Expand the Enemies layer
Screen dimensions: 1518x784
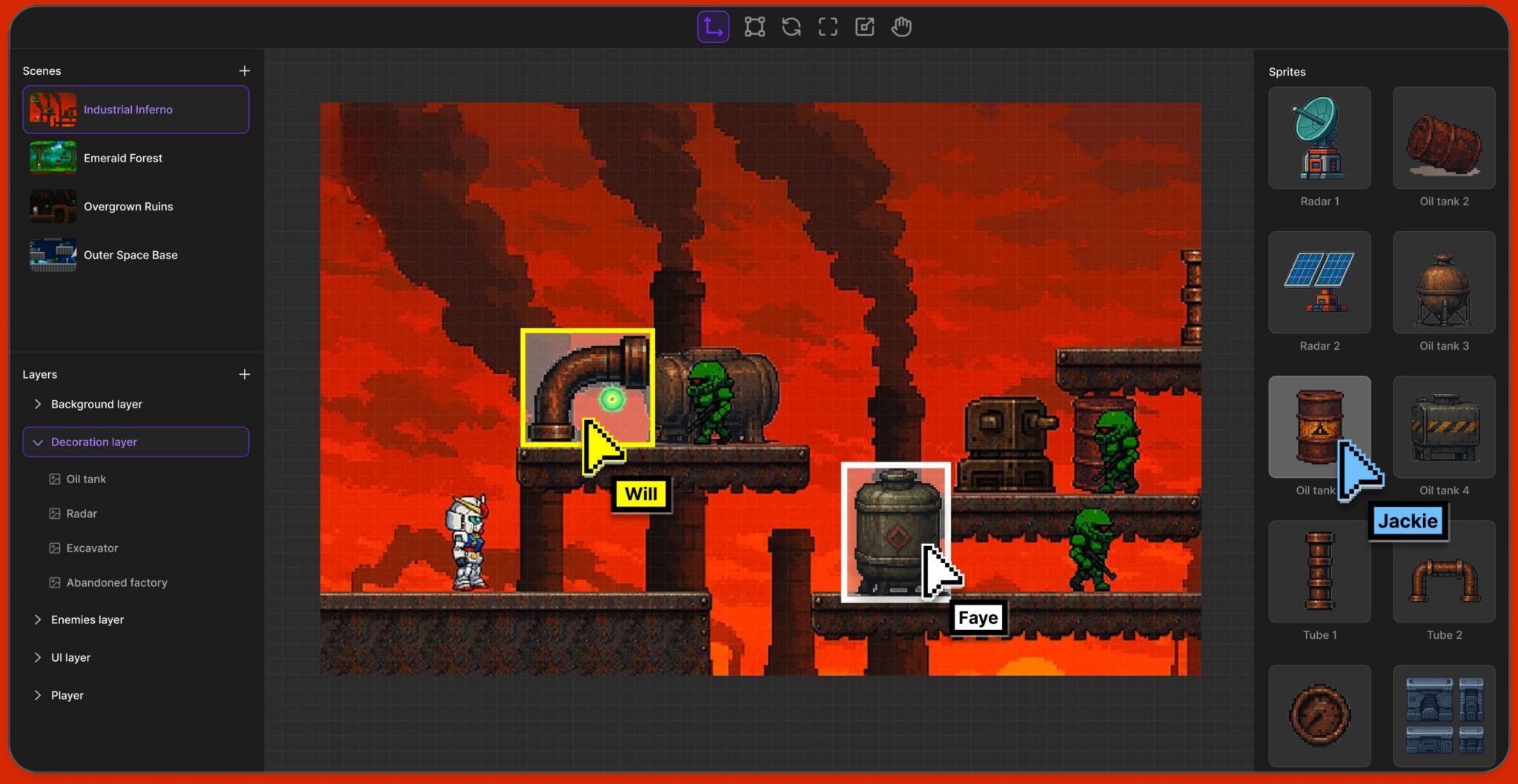[x=38, y=619]
